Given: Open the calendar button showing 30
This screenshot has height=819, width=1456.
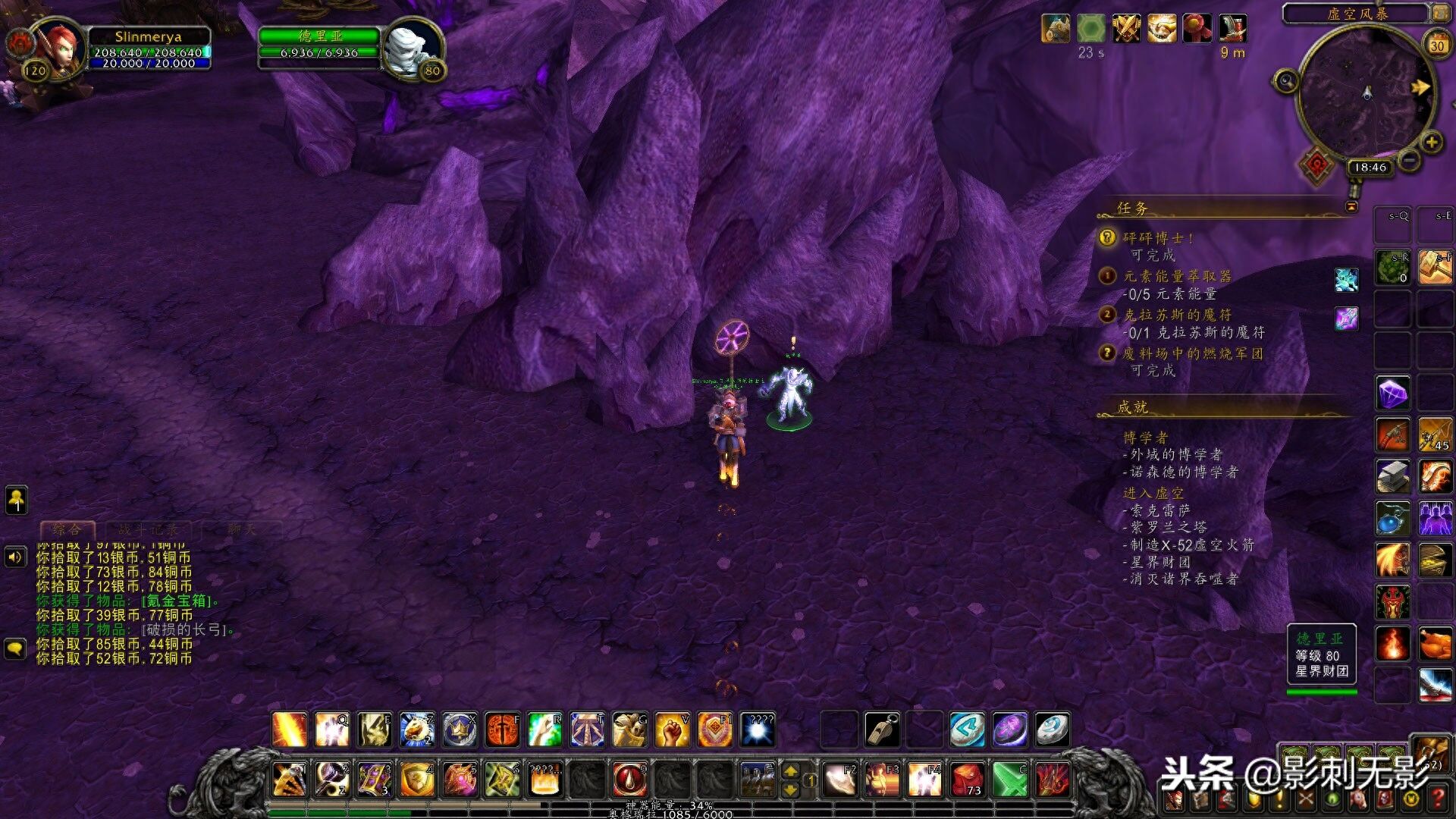Looking at the screenshot, I should pos(1436,45).
